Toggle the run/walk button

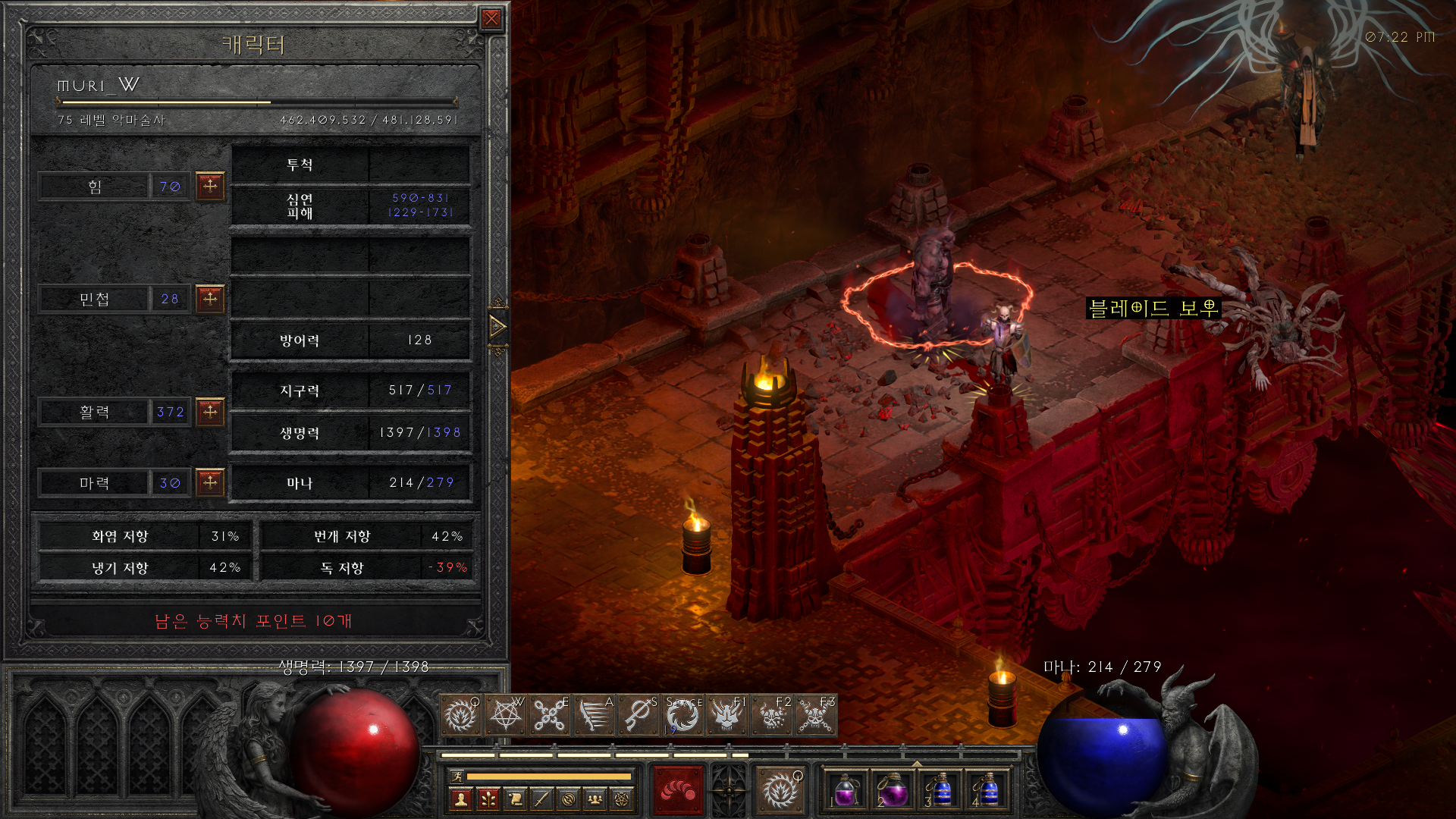click(x=457, y=776)
